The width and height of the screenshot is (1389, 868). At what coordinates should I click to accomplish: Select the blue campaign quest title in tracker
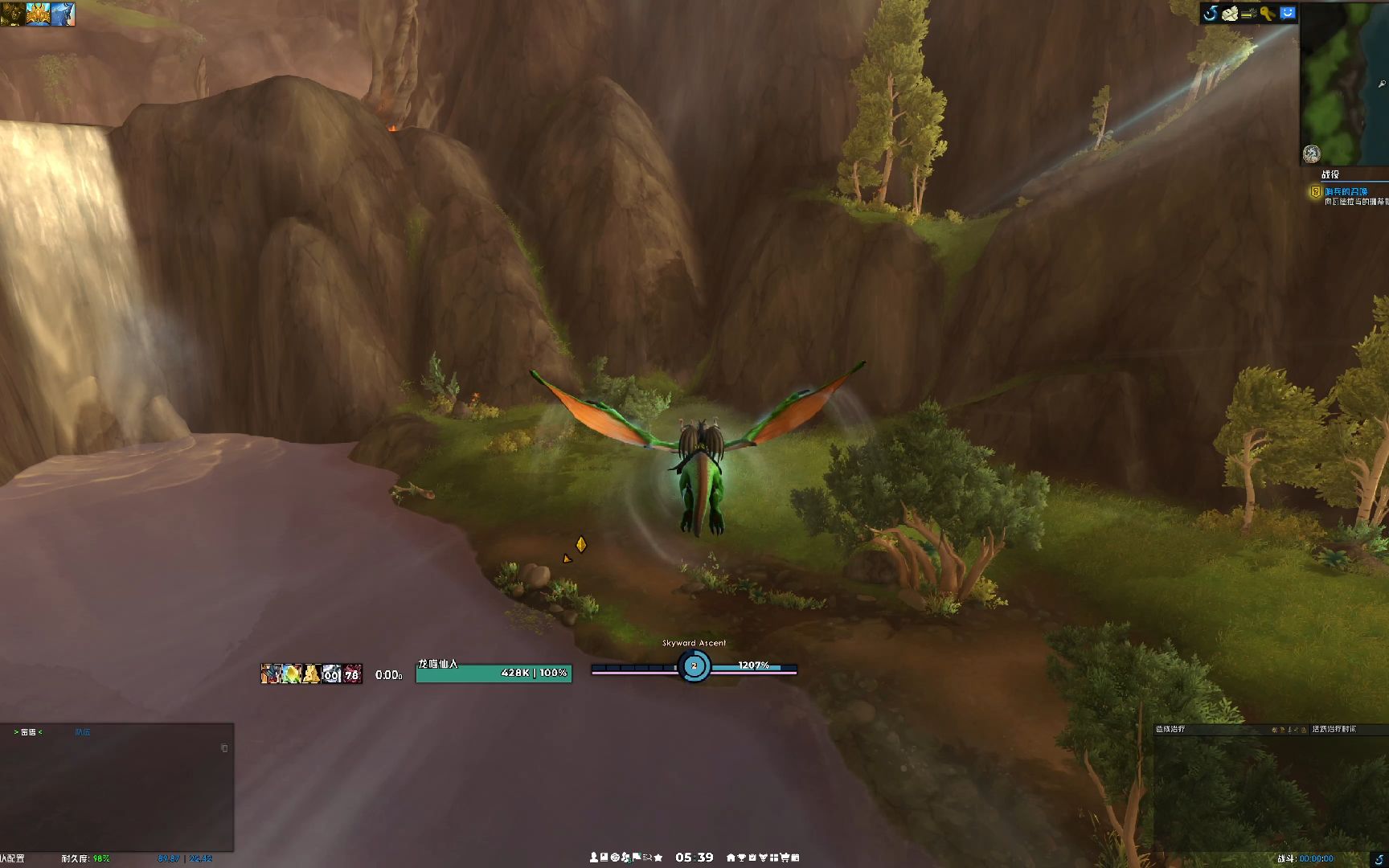click(x=1346, y=191)
